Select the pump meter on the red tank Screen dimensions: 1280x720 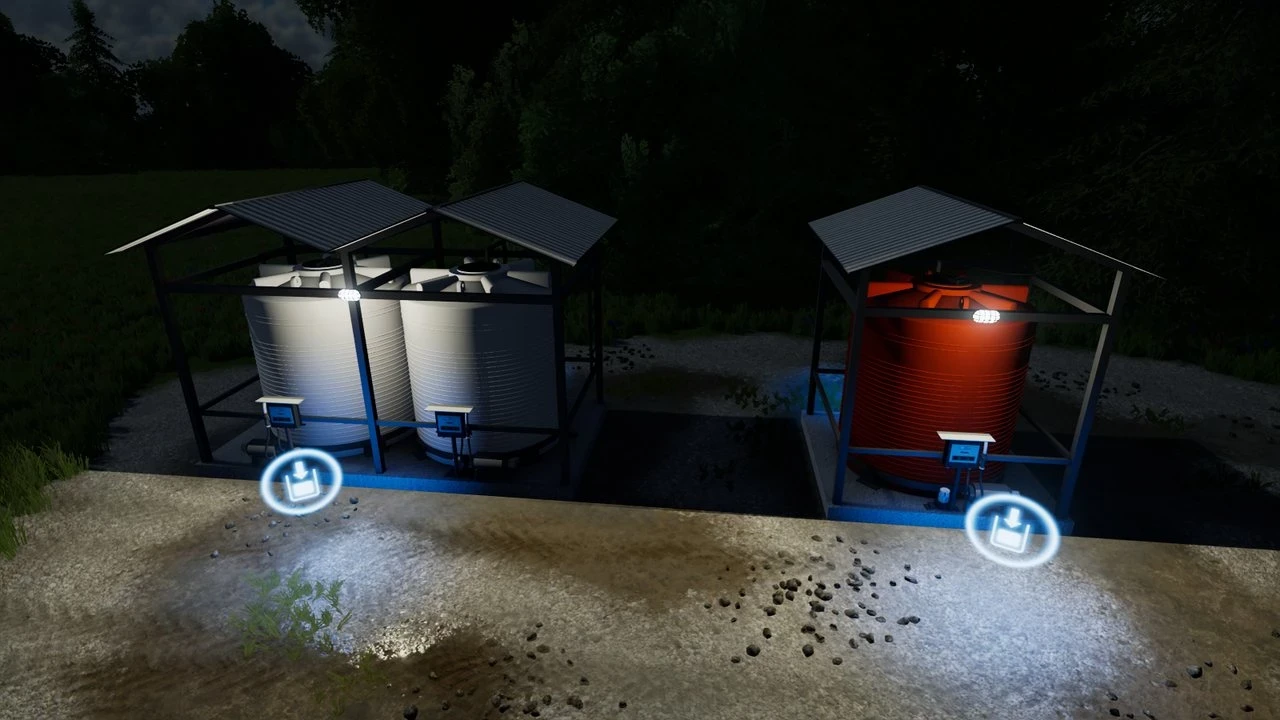[963, 453]
